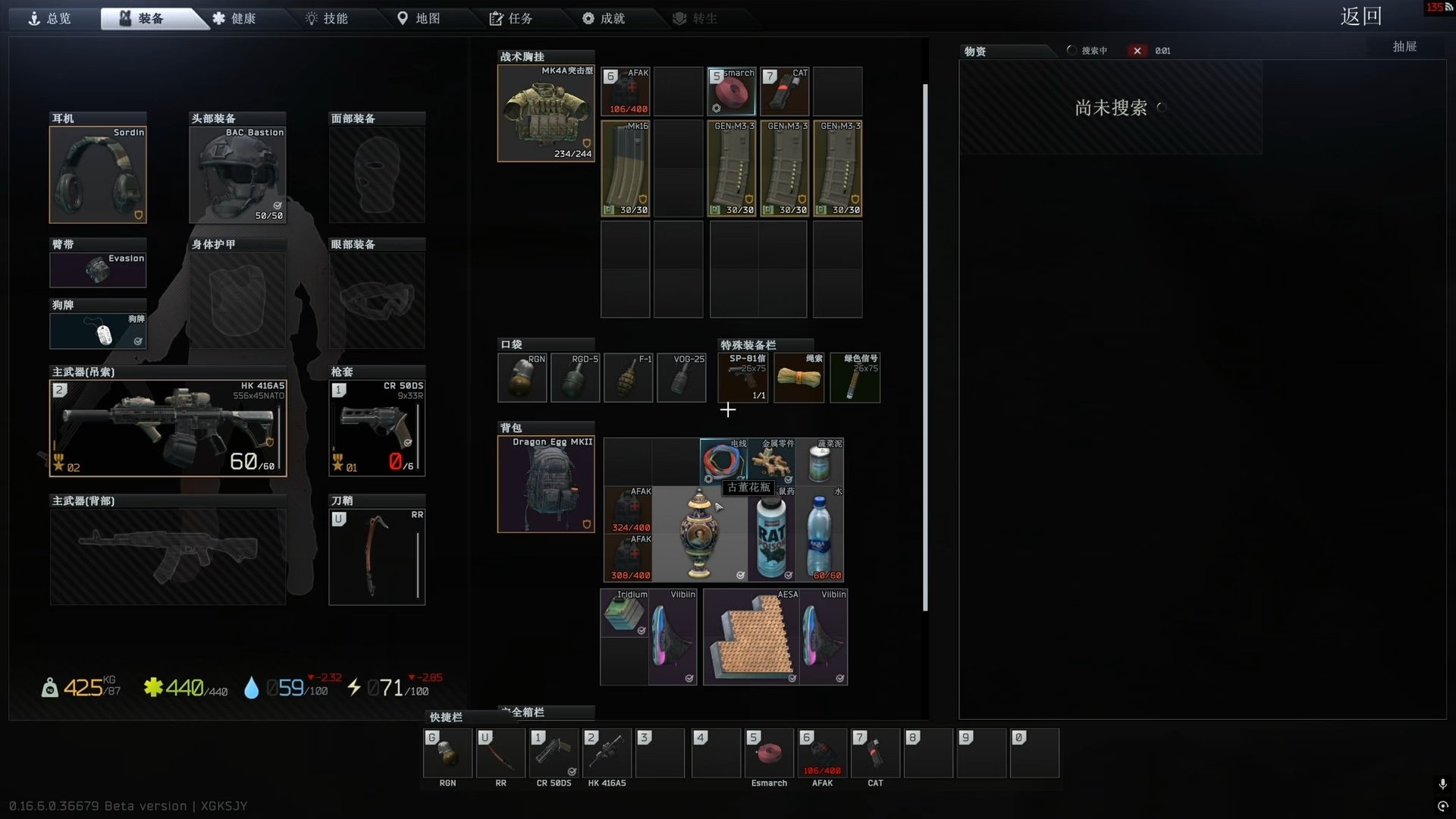Screen dimensions: 1456x819
Task: Switch to the 技能 skills tab
Action: [327, 18]
